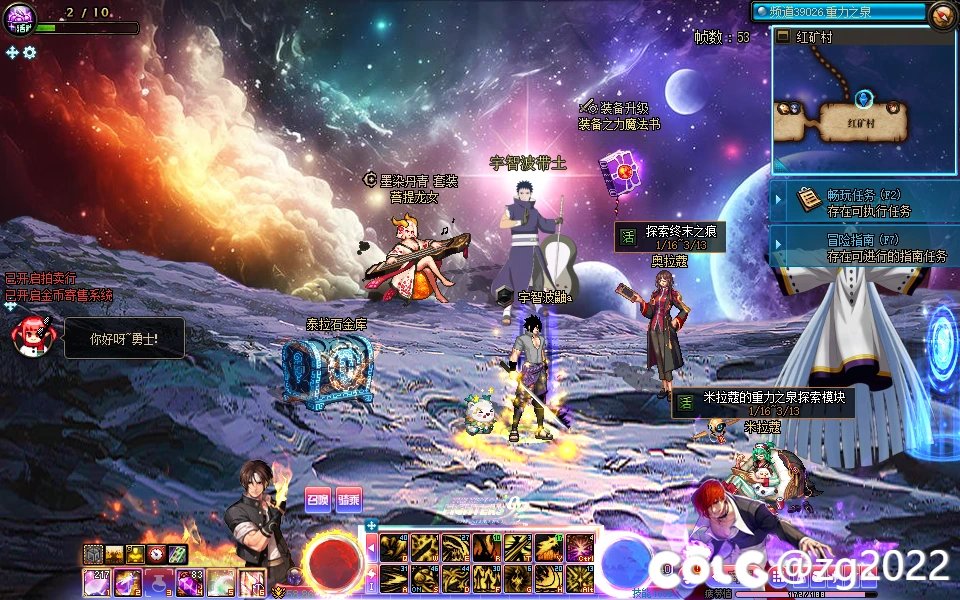Select the red potion flask slot

click(x=157, y=581)
